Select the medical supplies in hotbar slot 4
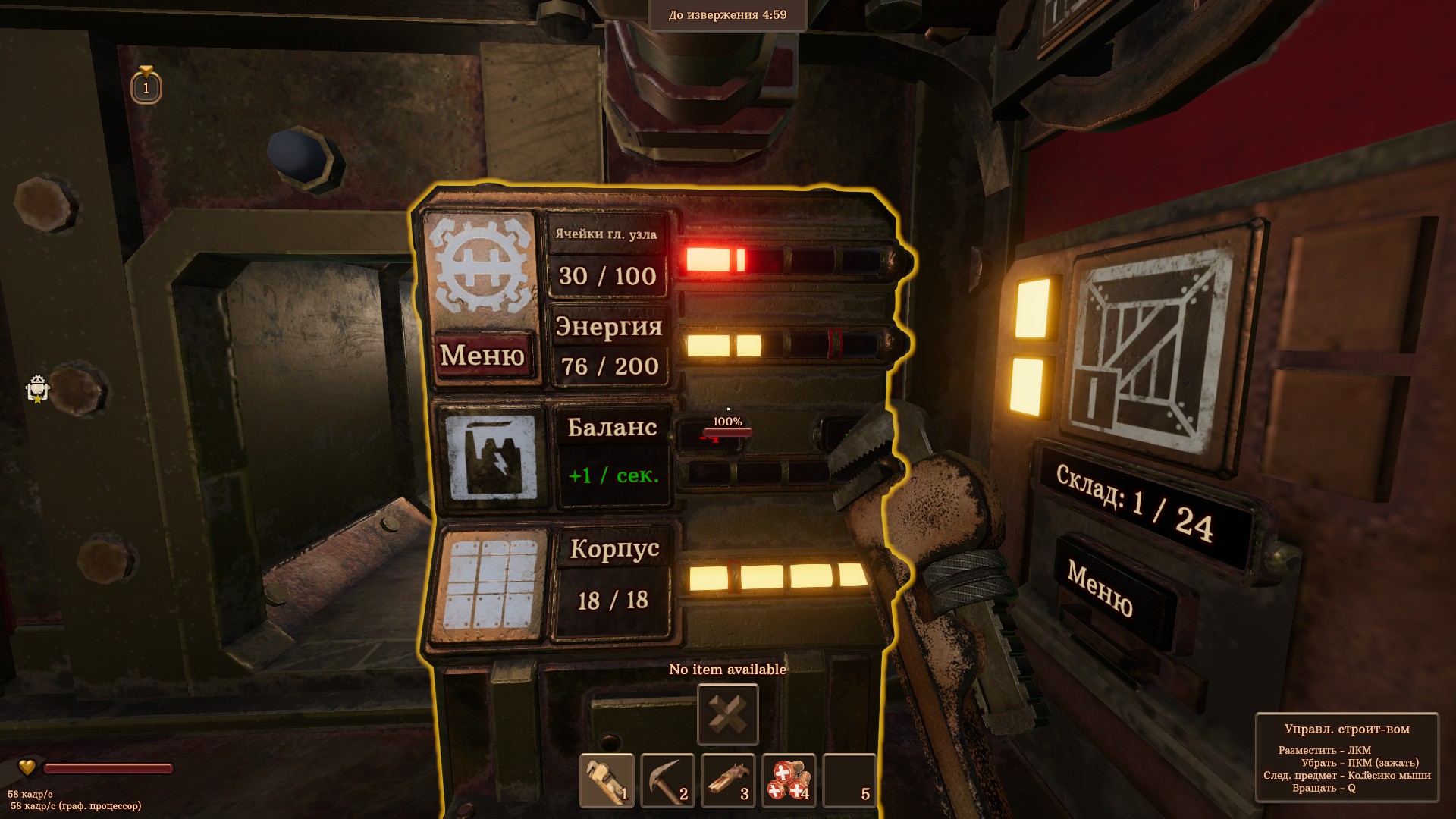Image resolution: width=1456 pixels, height=819 pixels. pyautogui.click(x=789, y=780)
